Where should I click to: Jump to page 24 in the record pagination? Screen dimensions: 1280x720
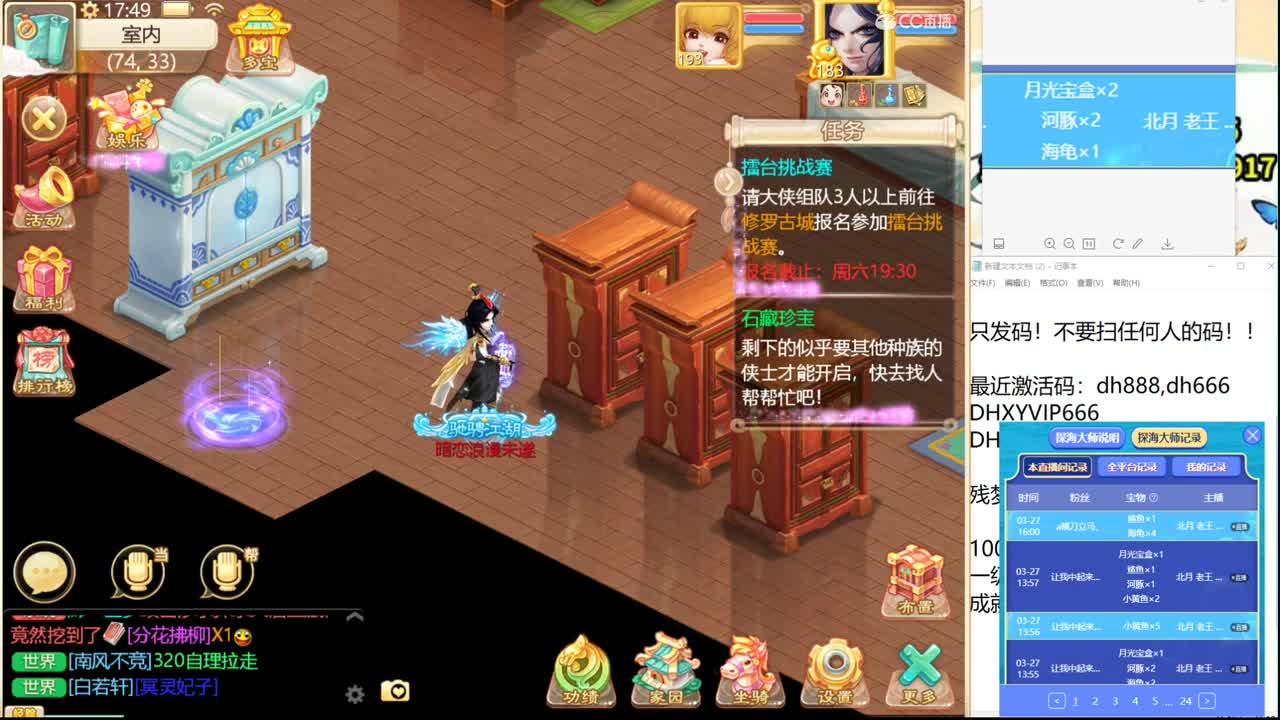1187,701
